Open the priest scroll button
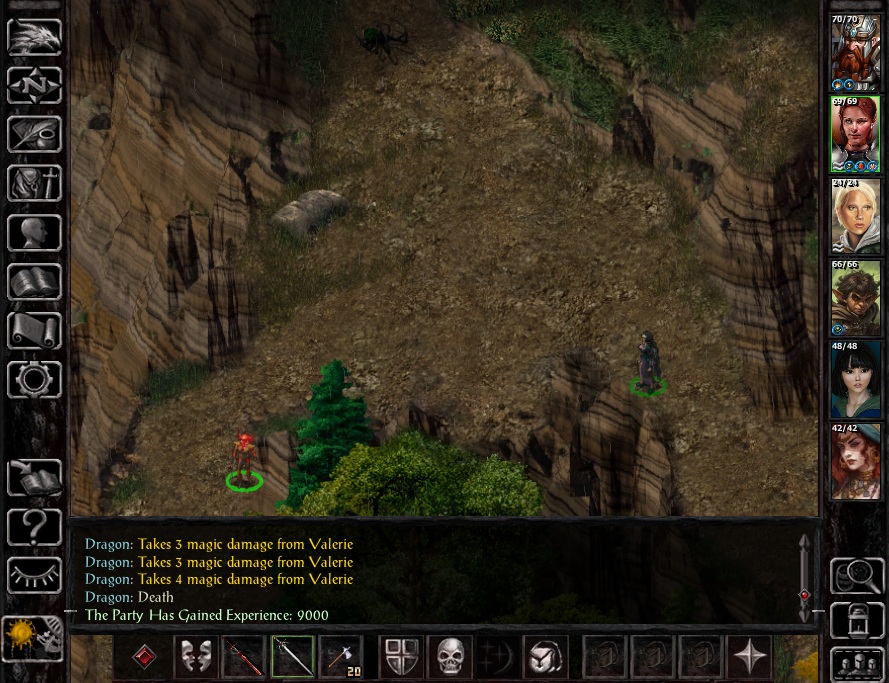Viewport: 889px width, 683px height. pyautogui.click(x=34, y=331)
